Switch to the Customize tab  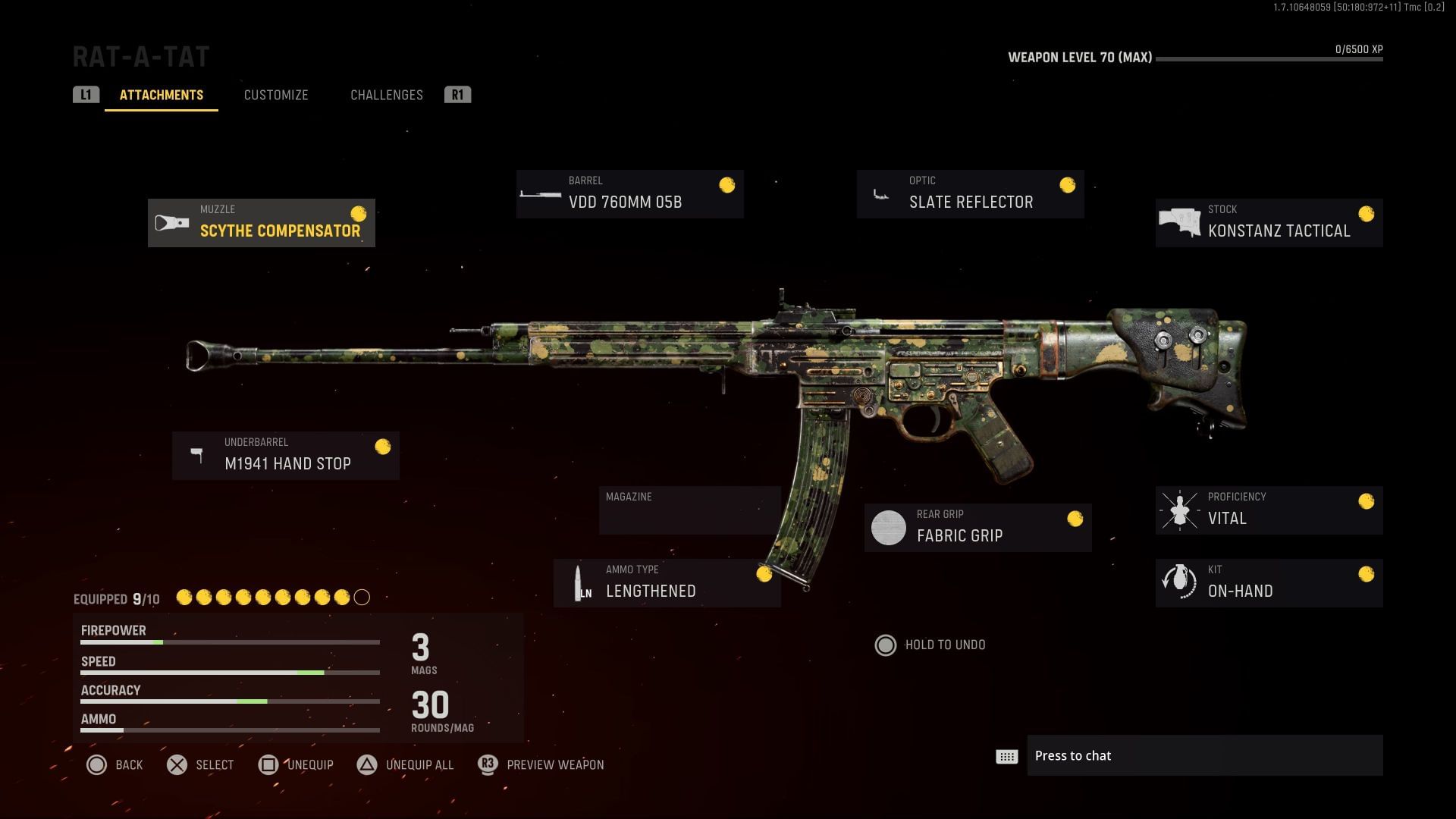coord(276,95)
